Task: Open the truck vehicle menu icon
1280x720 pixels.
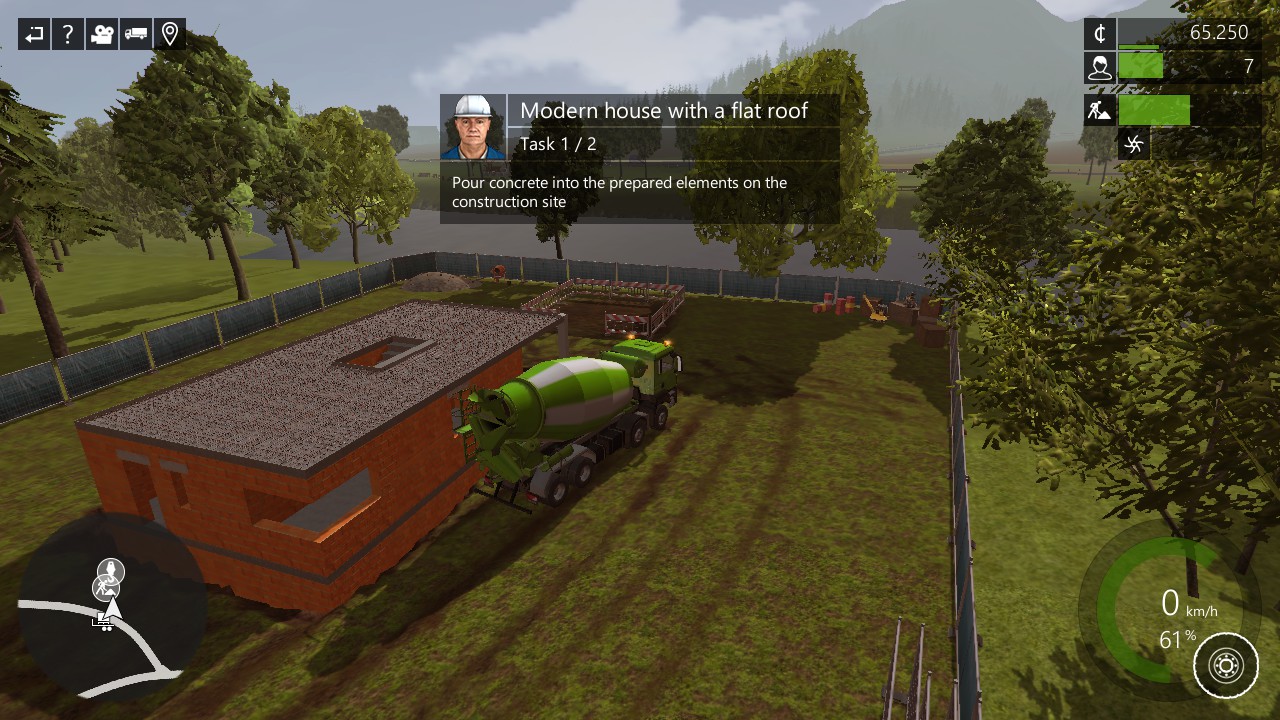Action: click(x=136, y=35)
